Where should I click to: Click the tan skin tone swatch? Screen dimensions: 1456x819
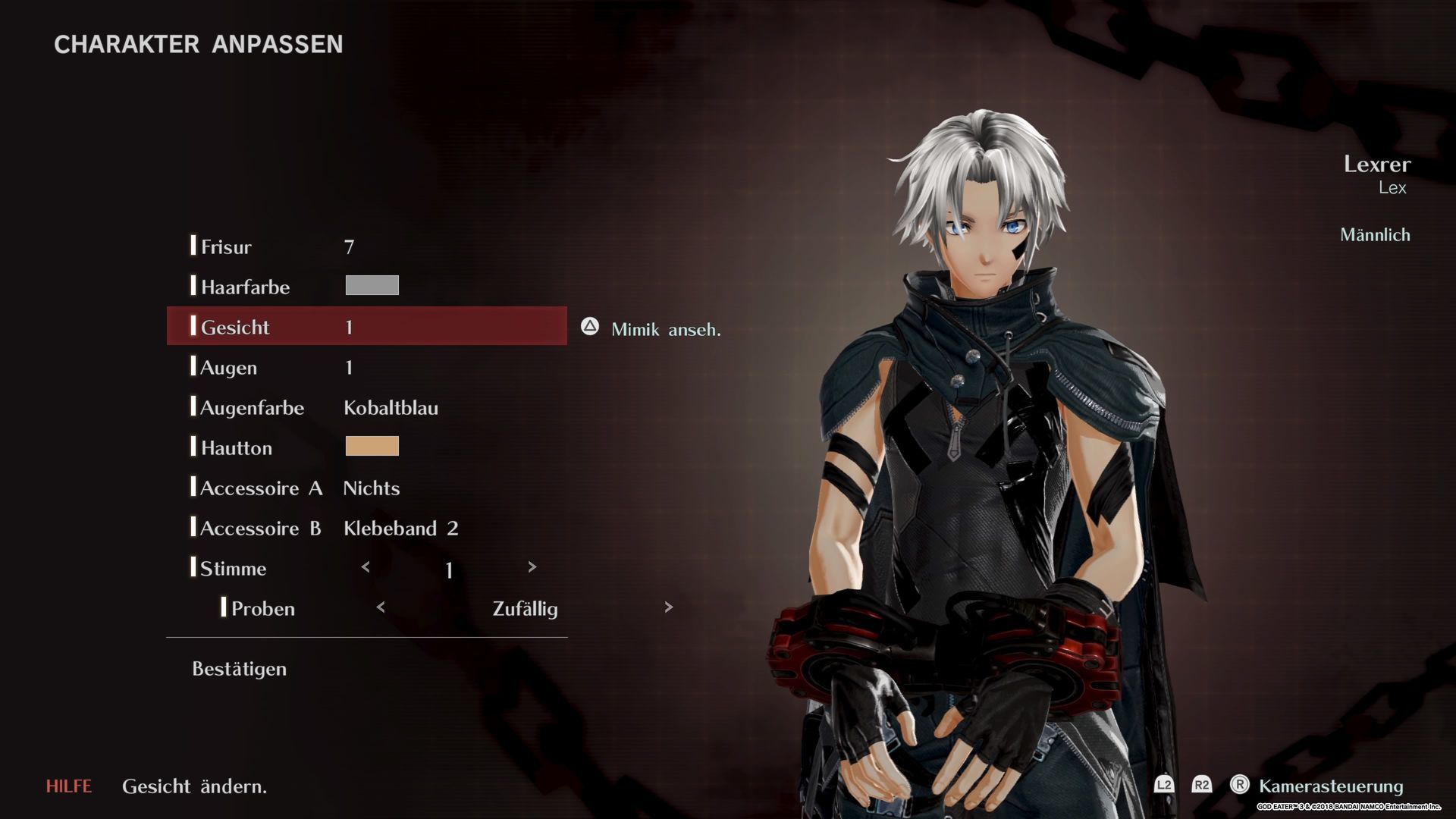[x=372, y=446]
